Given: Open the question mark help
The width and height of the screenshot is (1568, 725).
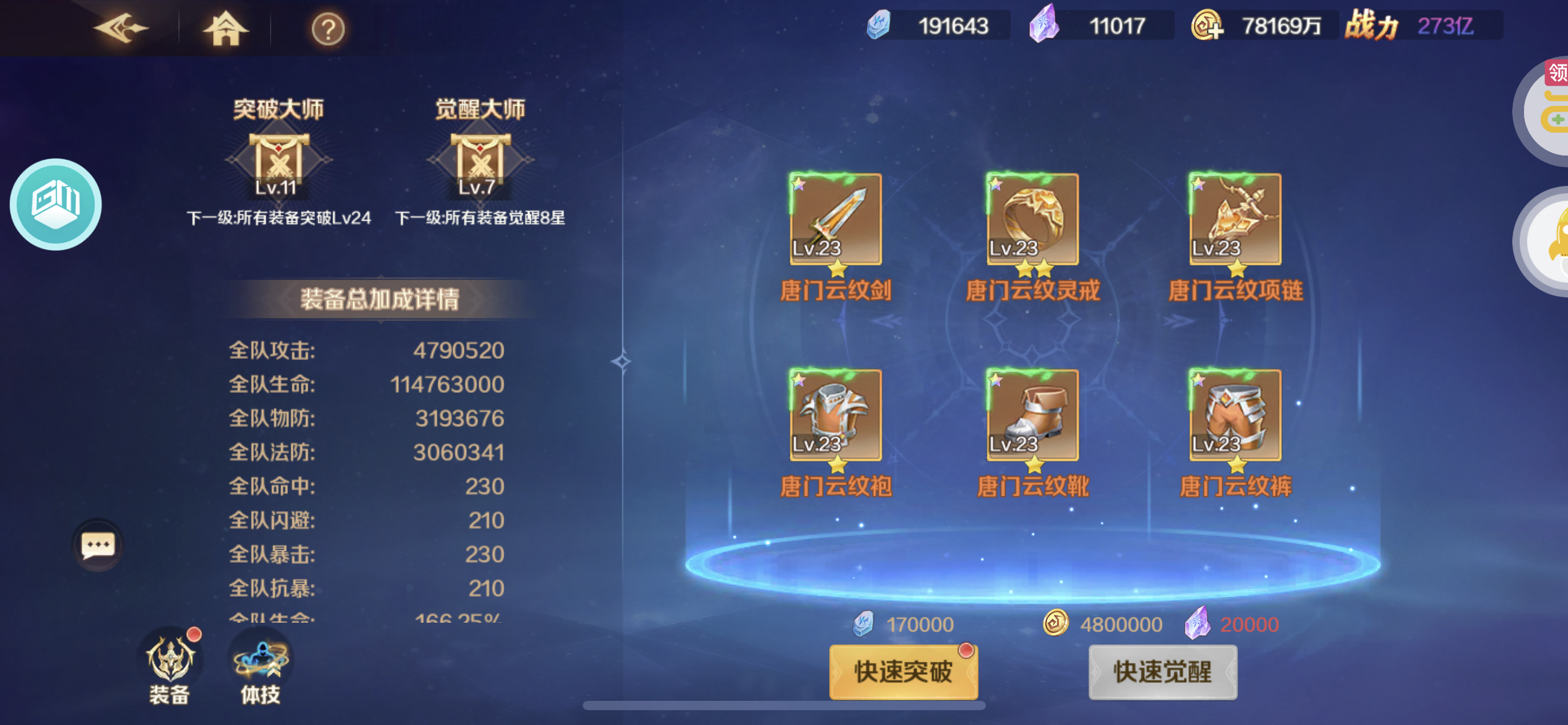Looking at the screenshot, I should point(328,29).
